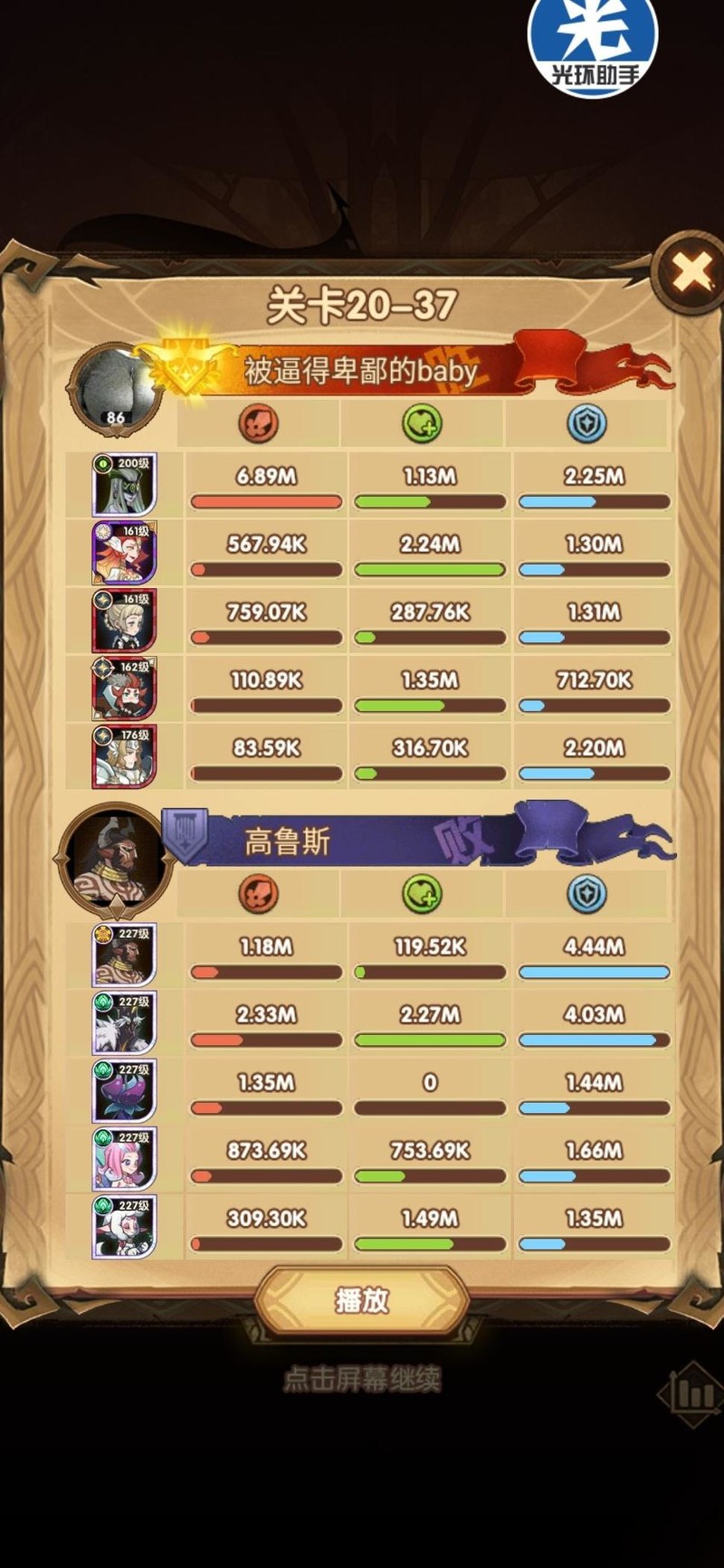Screen dimensions: 724x1568
Task: Tap the 点击屏幕继续 continue prompt
Action: (362, 1379)
